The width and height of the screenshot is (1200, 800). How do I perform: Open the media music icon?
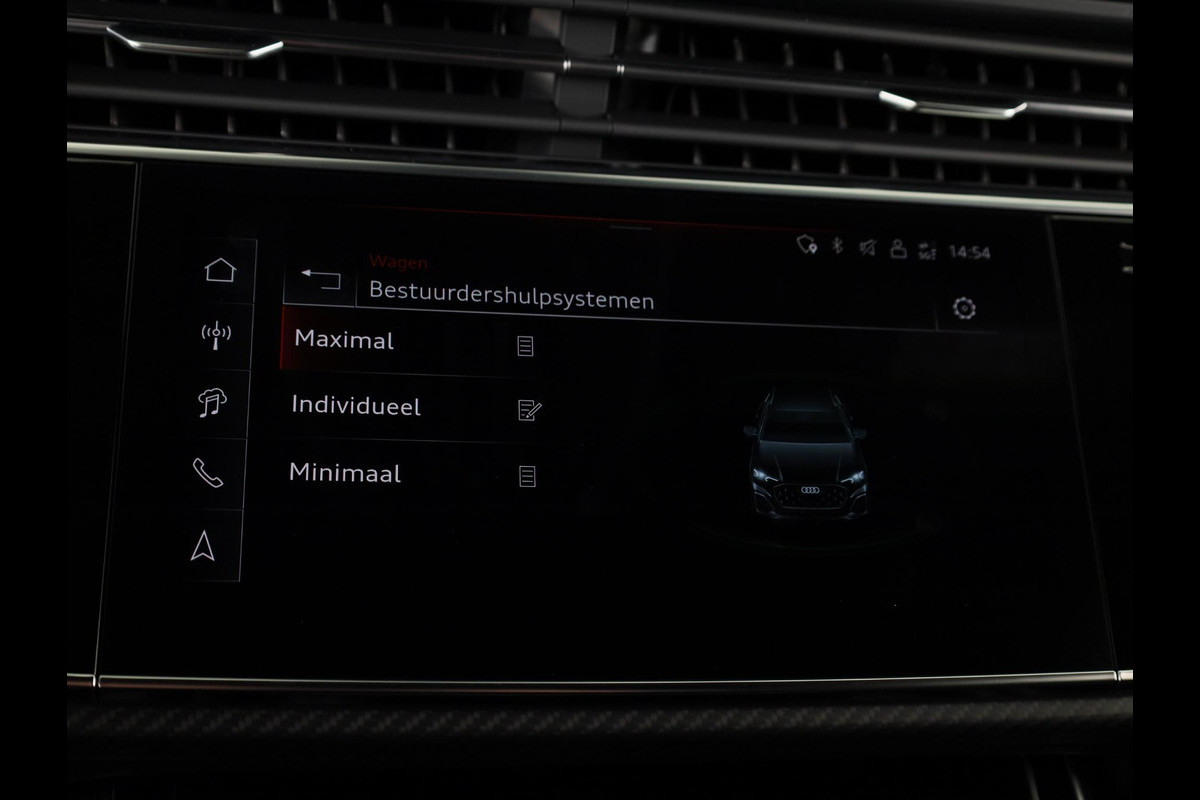[x=212, y=403]
